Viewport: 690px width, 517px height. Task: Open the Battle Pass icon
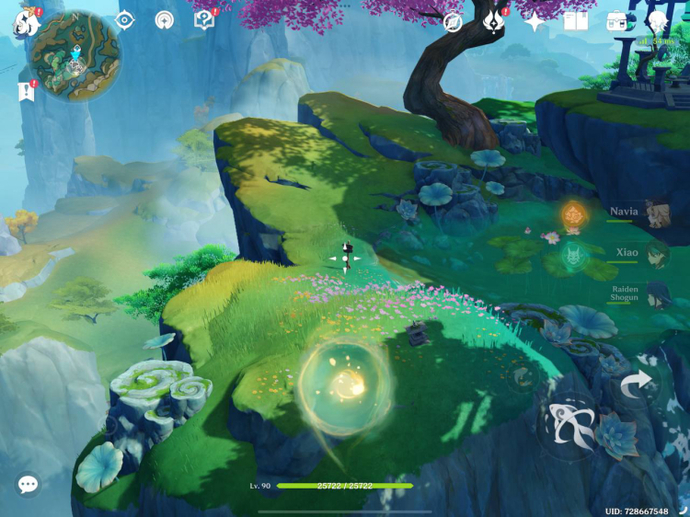494,20
